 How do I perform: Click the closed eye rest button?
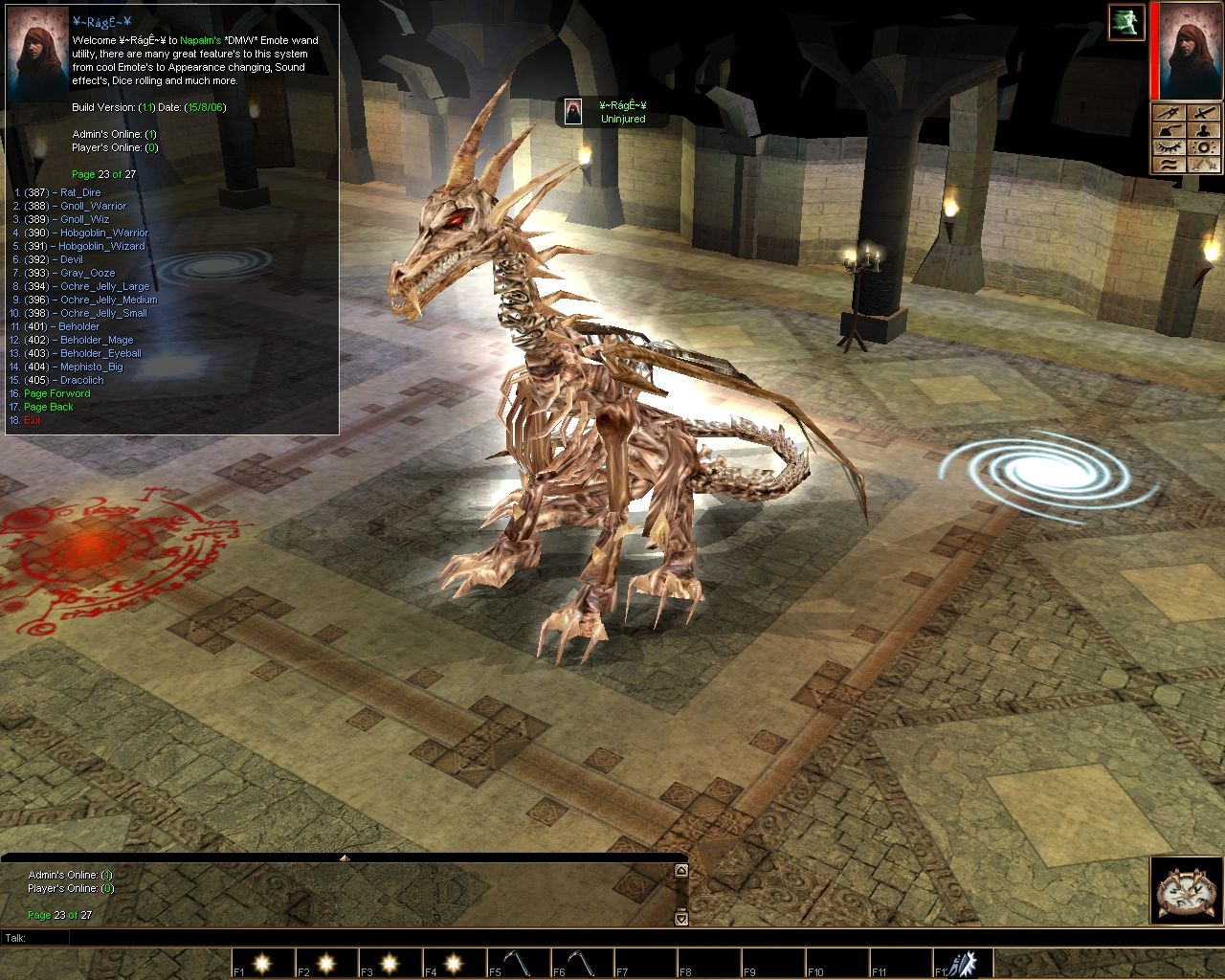click(x=1168, y=146)
